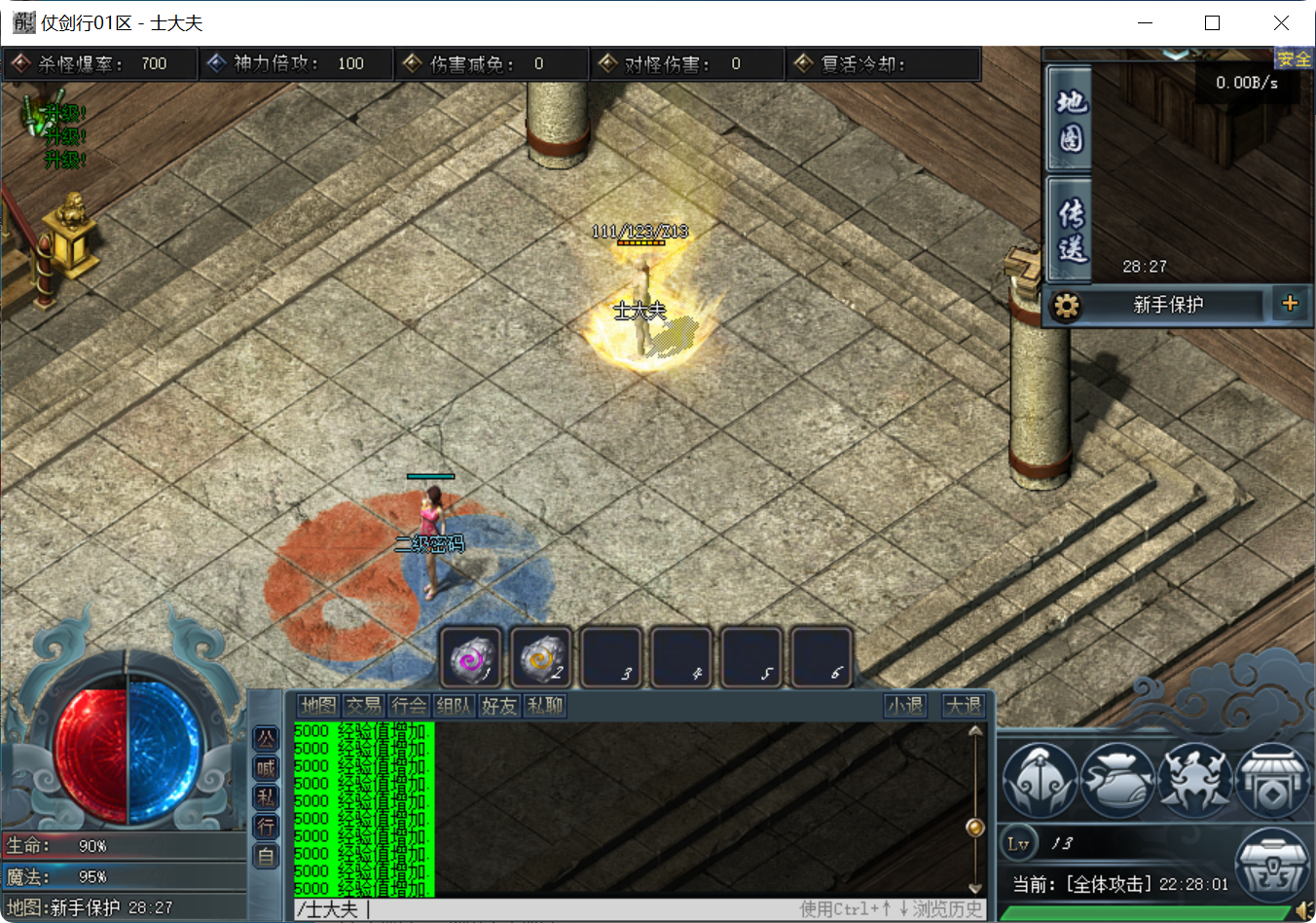1316x923 pixels.
Task: Click the 小退 logout button
Action: (x=905, y=706)
